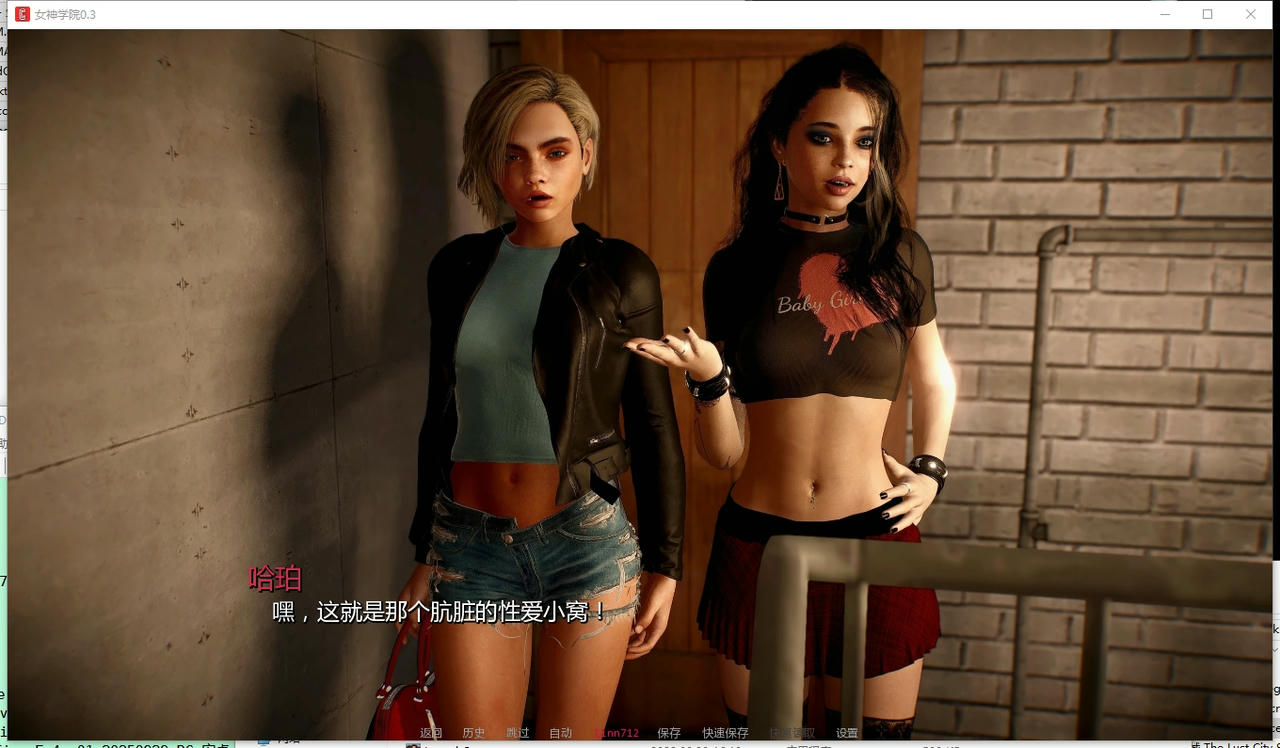
Task: Open the 设置 settings screen
Action: (847, 732)
